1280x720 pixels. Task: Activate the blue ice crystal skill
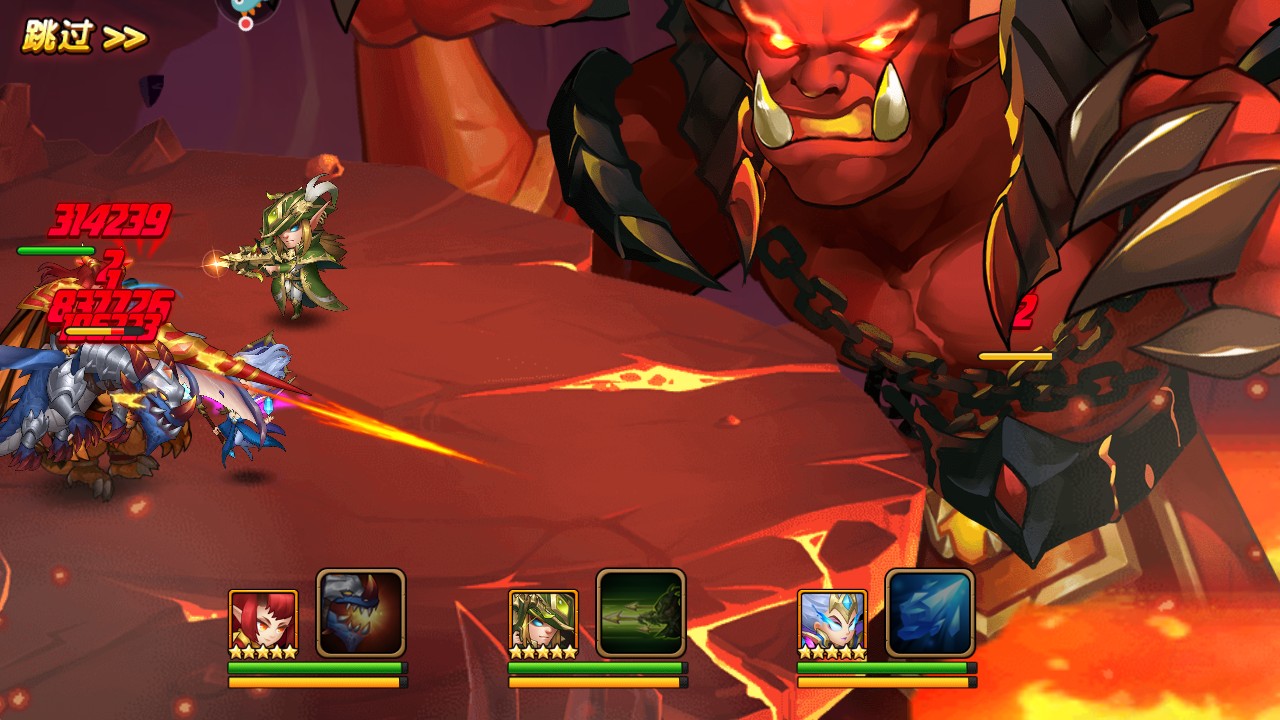click(x=930, y=613)
